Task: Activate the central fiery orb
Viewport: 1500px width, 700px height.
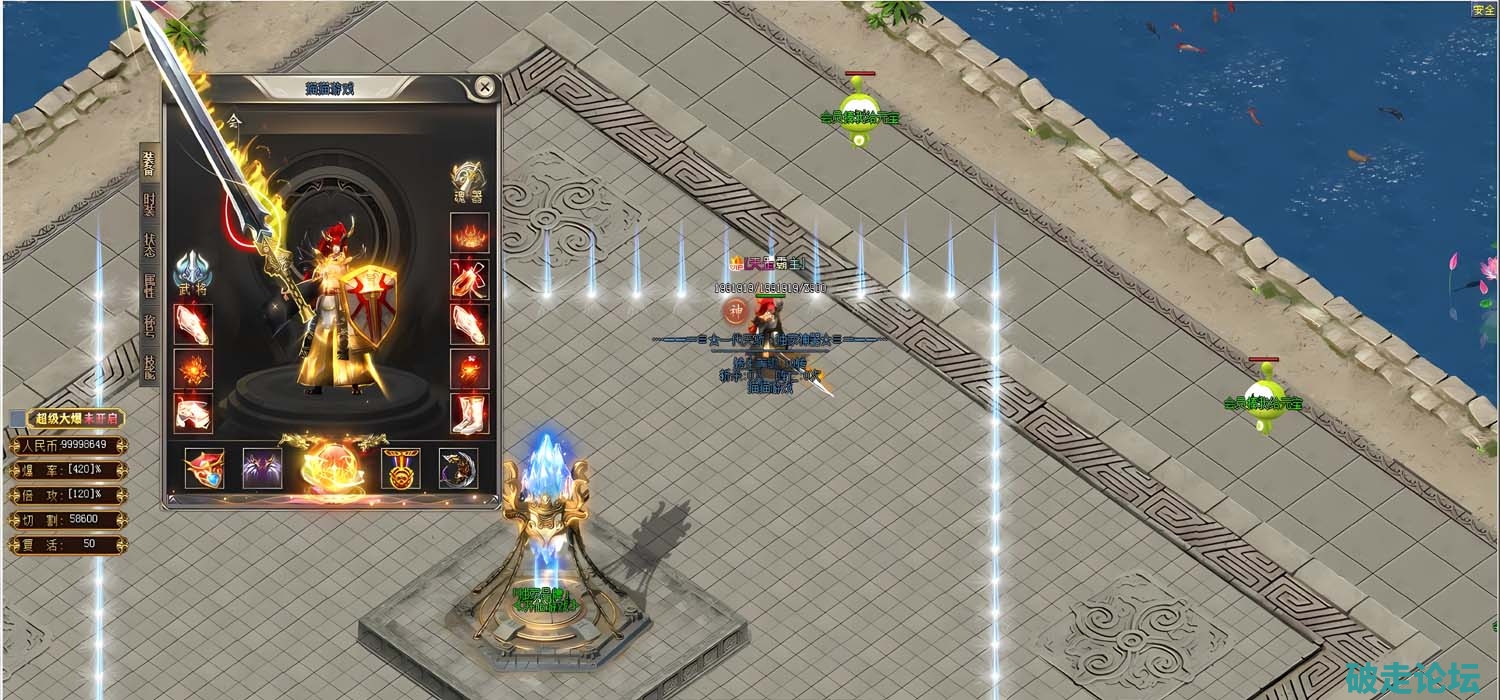Action: tap(331, 464)
